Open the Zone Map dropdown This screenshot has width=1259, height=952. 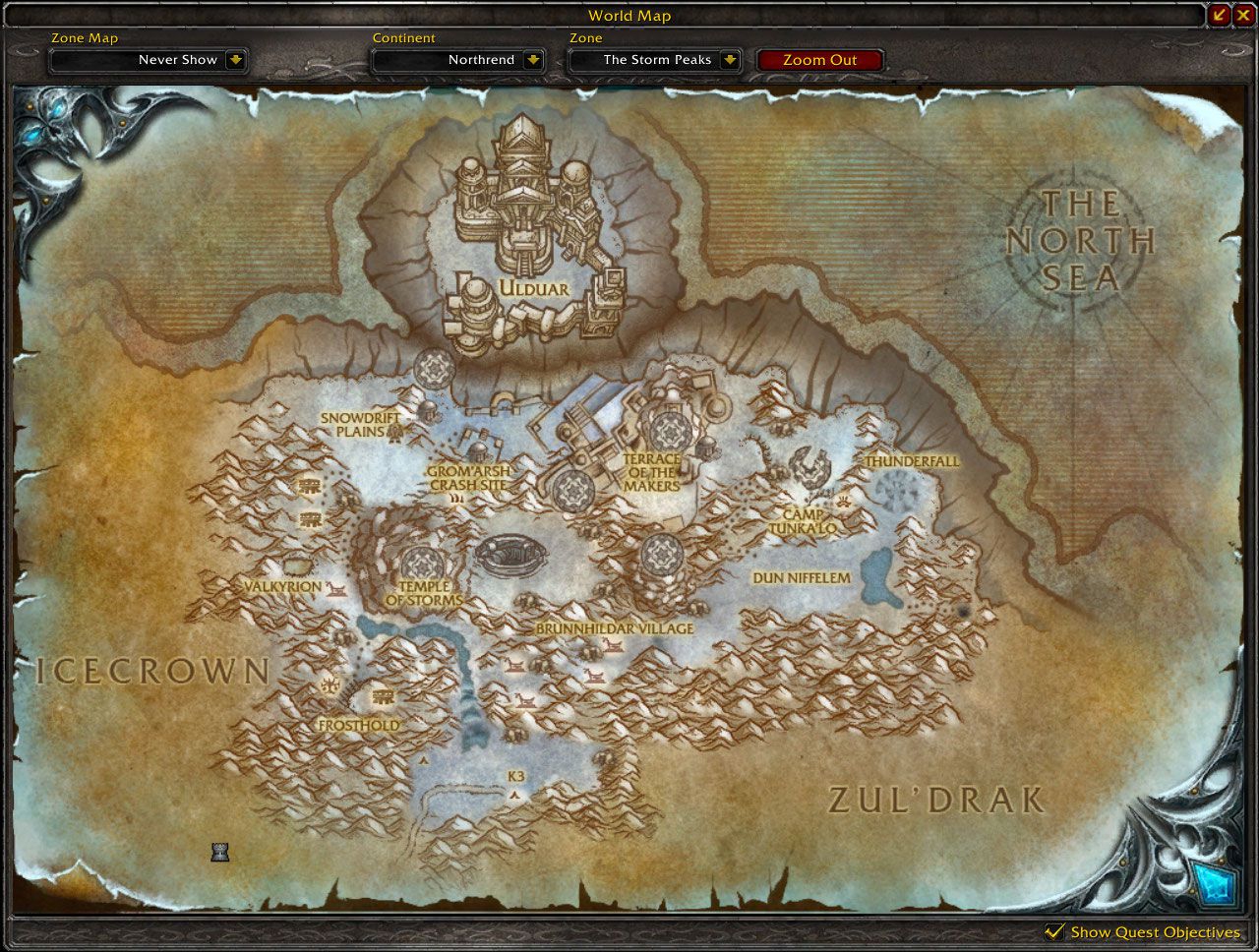tap(235, 60)
